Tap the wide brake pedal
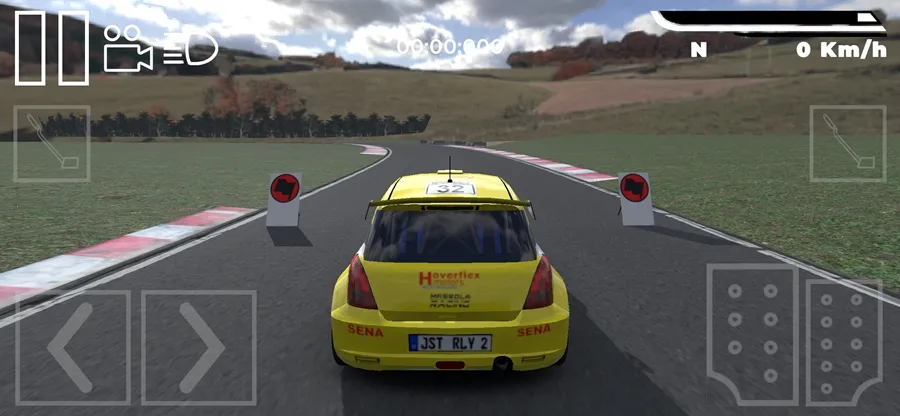The width and height of the screenshot is (900, 416). (x=752, y=334)
